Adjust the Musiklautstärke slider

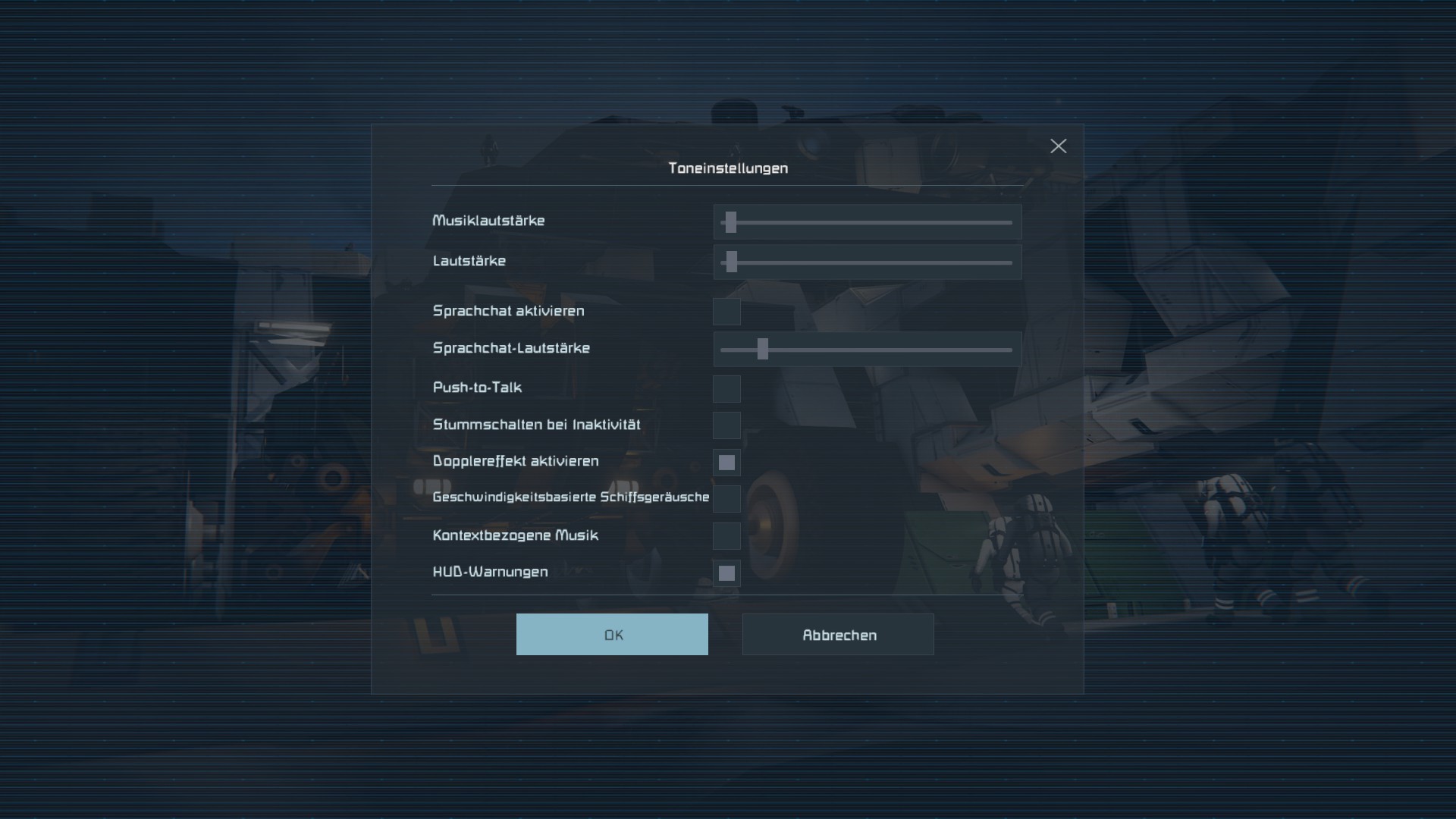click(730, 222)
